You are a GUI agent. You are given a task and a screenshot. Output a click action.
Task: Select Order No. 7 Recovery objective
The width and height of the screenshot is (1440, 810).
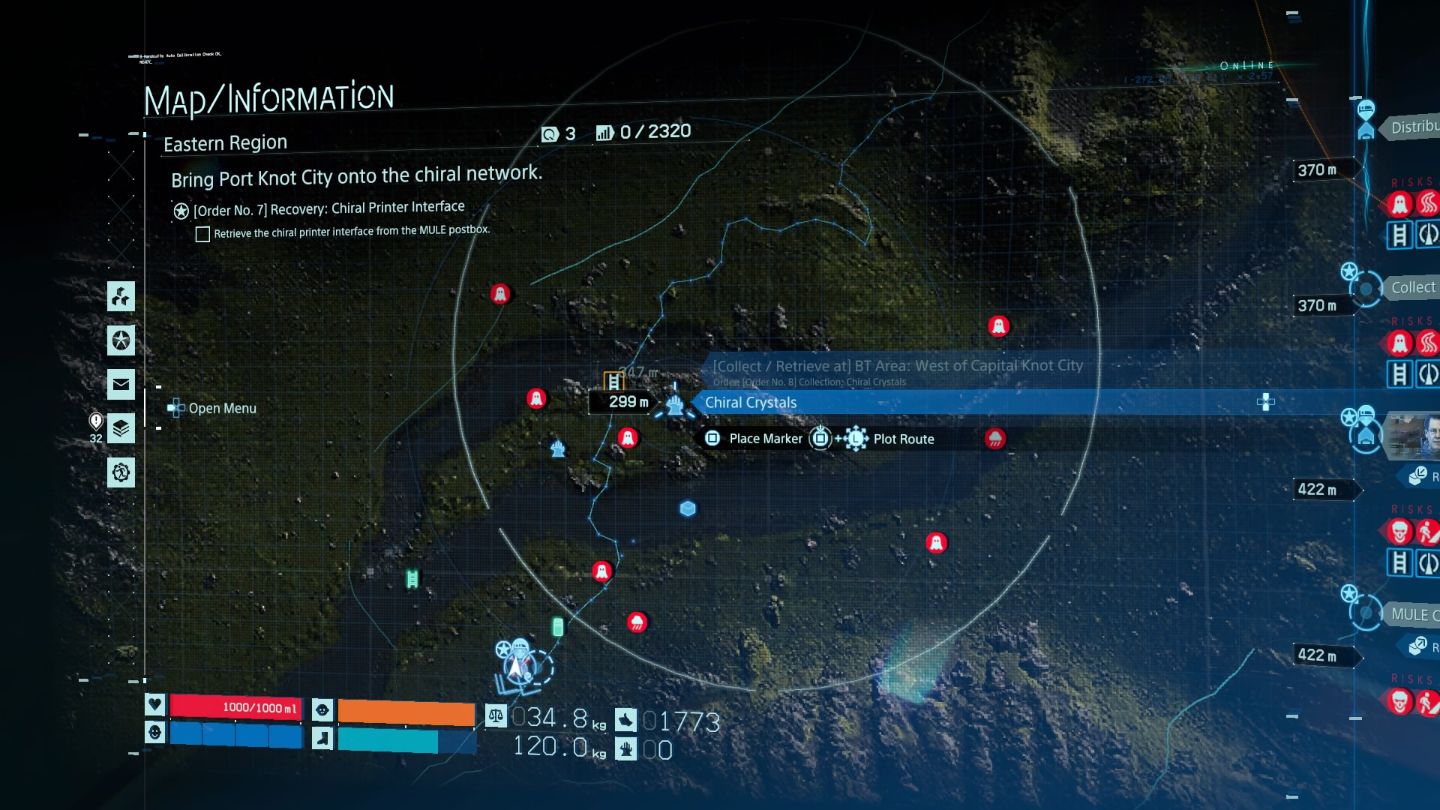click(x=320, y=209)
